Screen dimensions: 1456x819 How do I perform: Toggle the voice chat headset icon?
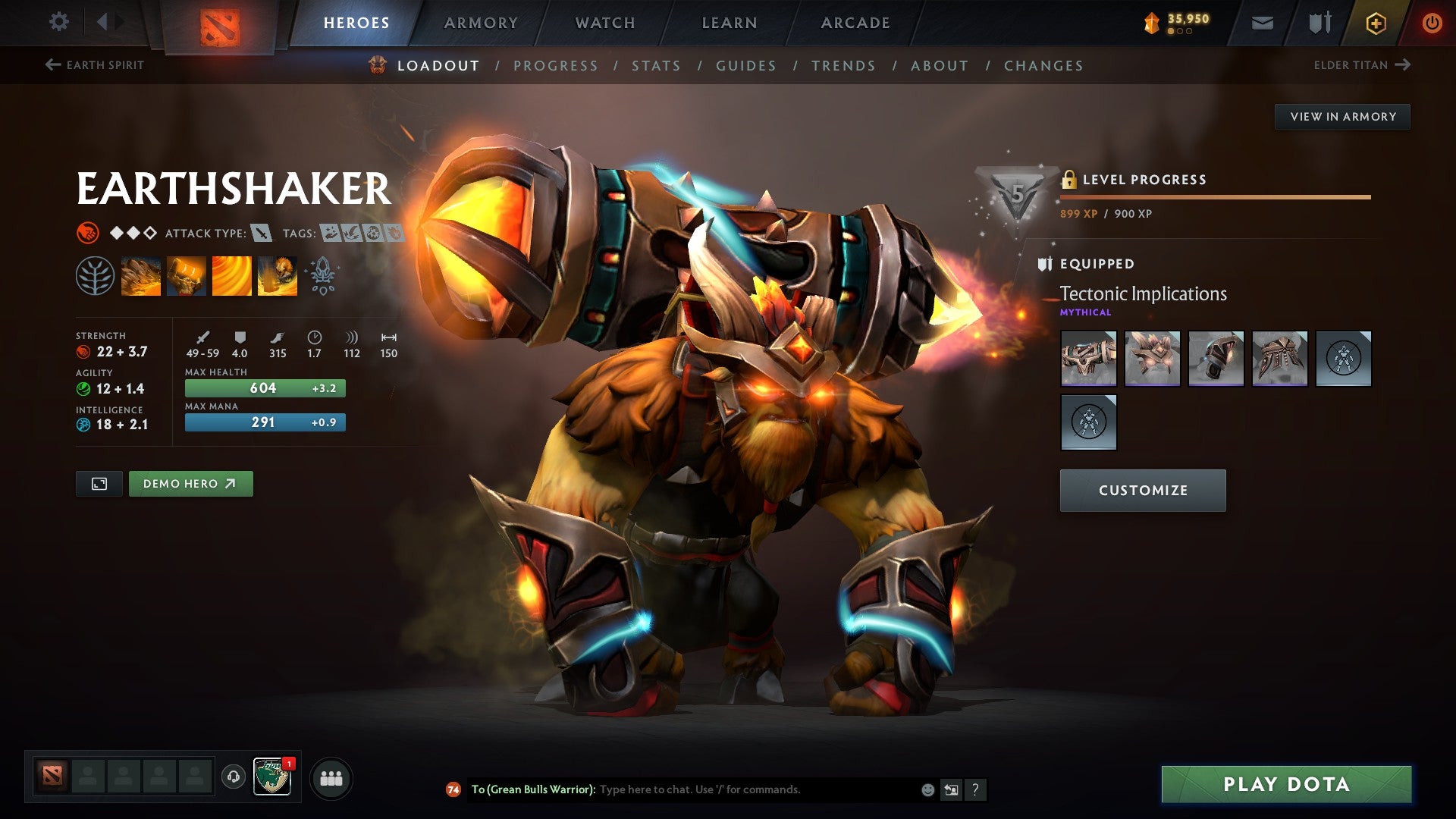coord(235,777)
